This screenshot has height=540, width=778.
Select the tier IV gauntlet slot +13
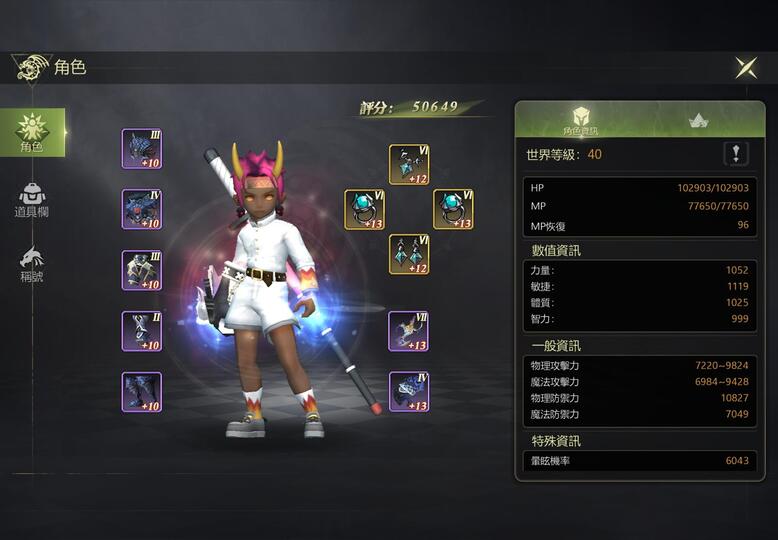pos(409,392)
